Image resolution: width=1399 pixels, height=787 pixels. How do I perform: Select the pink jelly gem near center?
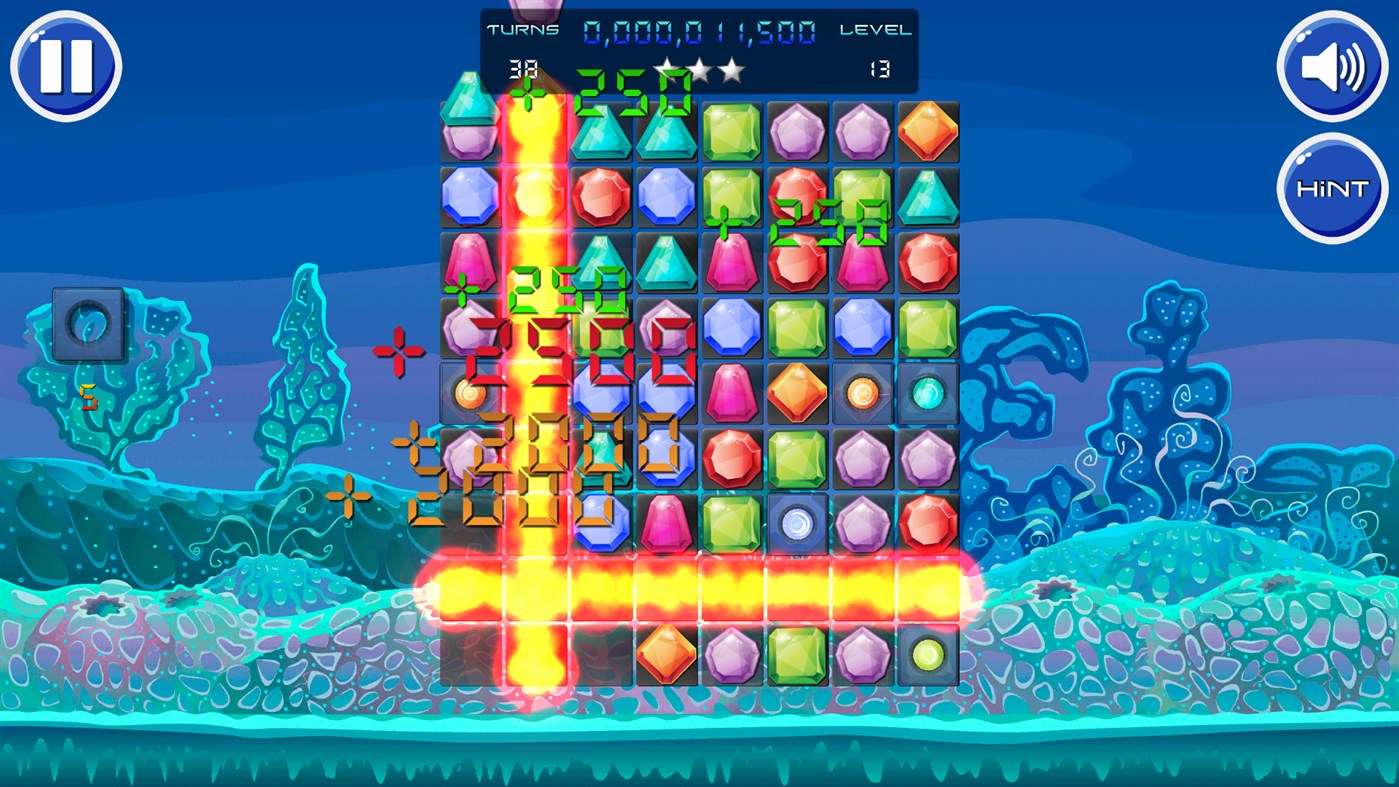point(731,391)
